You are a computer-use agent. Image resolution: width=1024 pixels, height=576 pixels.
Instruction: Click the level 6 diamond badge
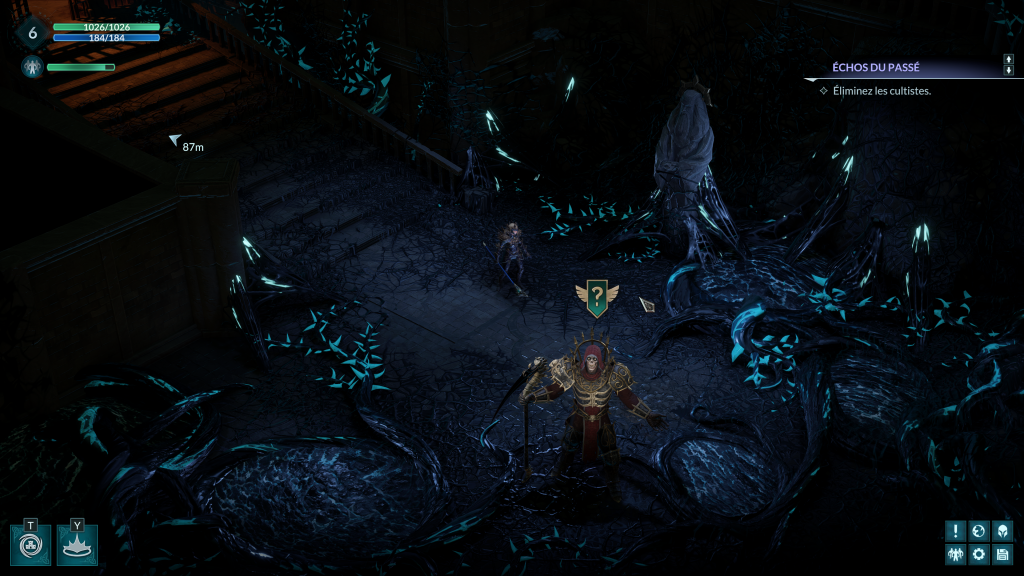pos(32,33)
